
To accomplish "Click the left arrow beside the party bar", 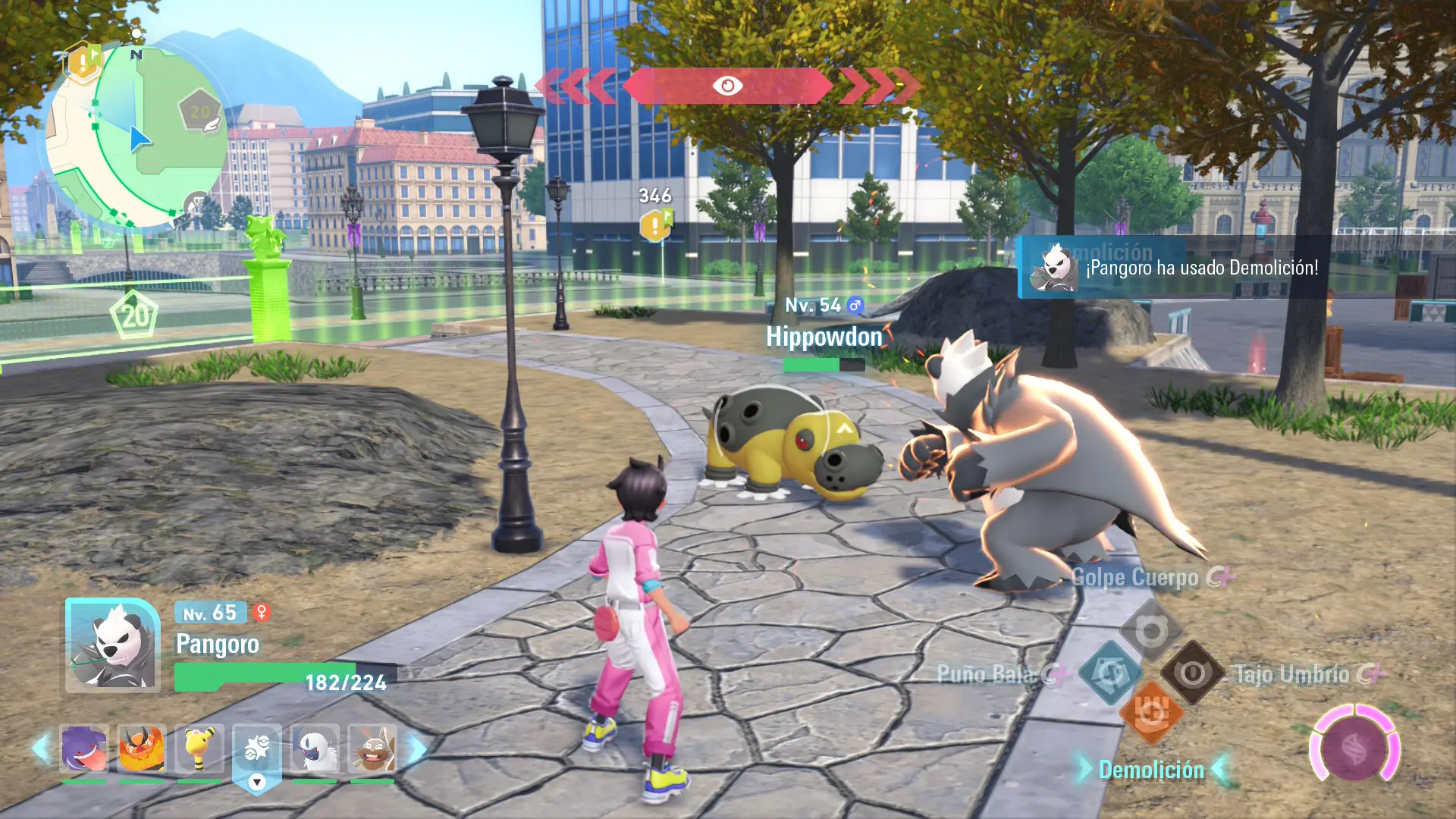I will [x=40, y=748].
